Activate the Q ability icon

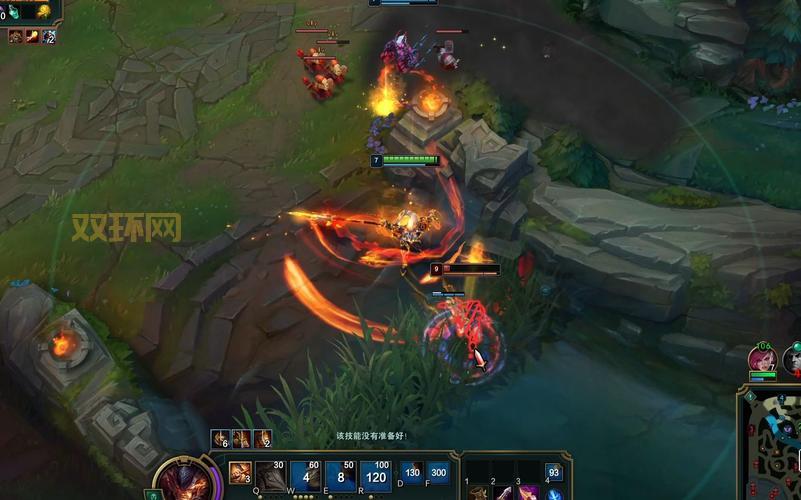[270, 476]
